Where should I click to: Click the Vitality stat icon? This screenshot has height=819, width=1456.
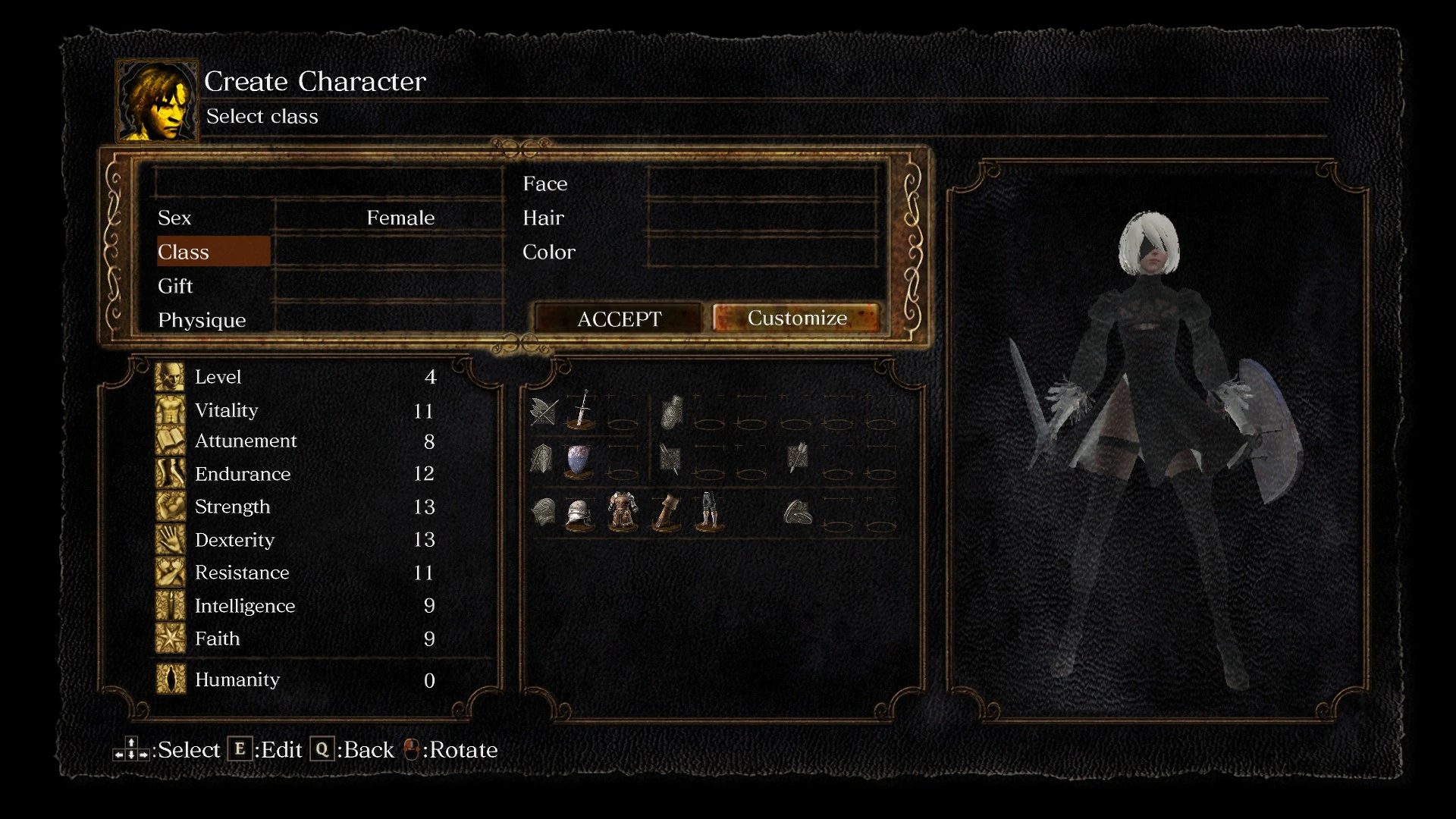click(169, 409)
